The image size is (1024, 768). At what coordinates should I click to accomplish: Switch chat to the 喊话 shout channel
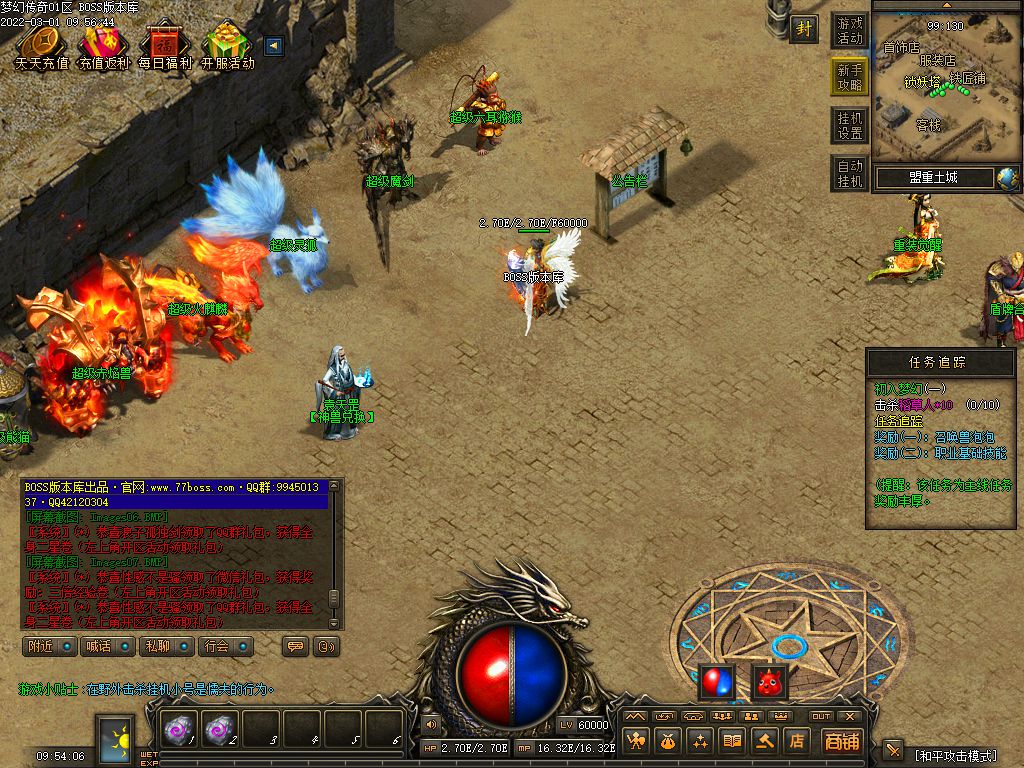tap(107, 646)
